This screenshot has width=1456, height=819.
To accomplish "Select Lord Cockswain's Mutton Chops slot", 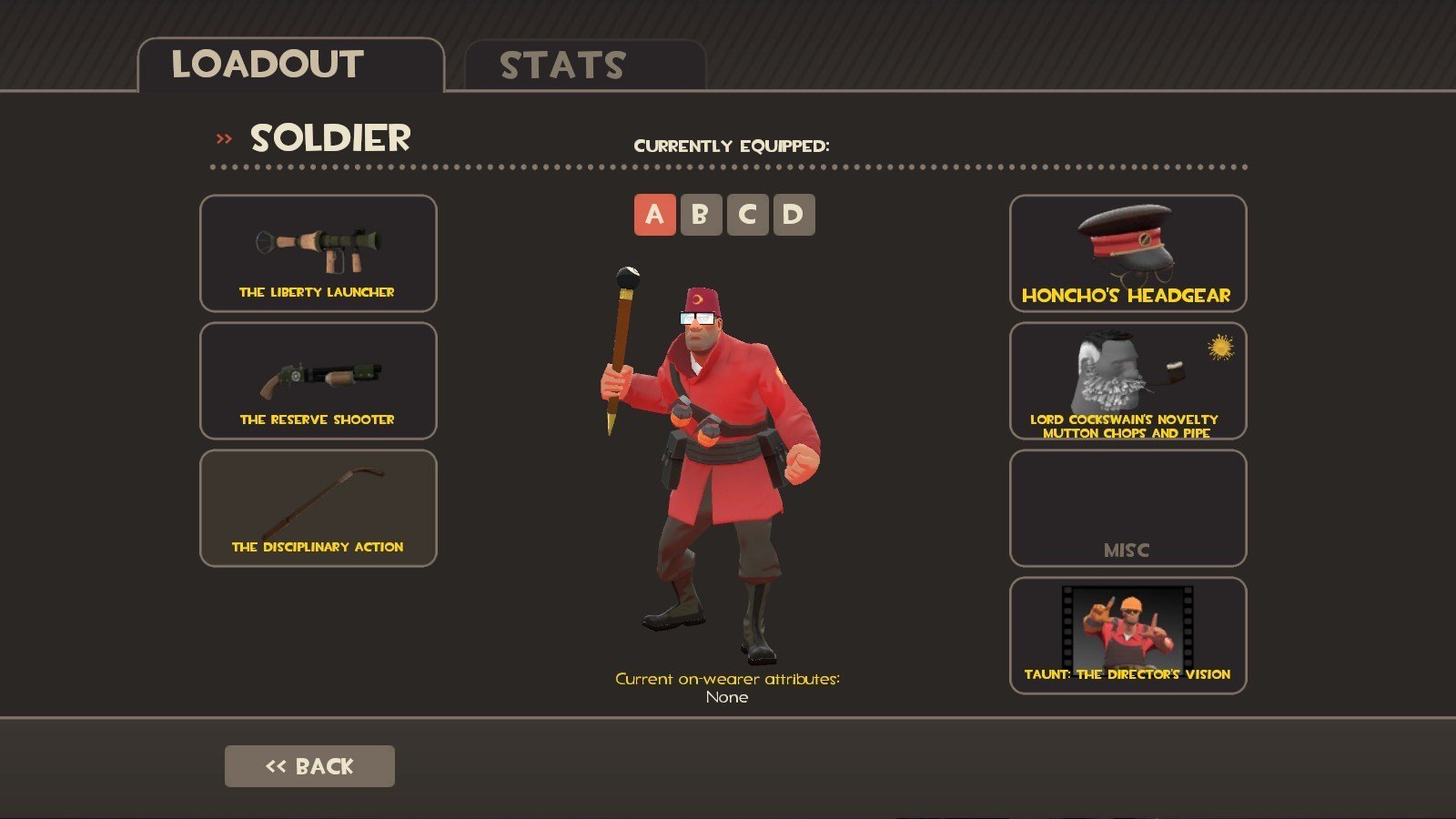I will pyautogui.click(x=1127, y=380).
